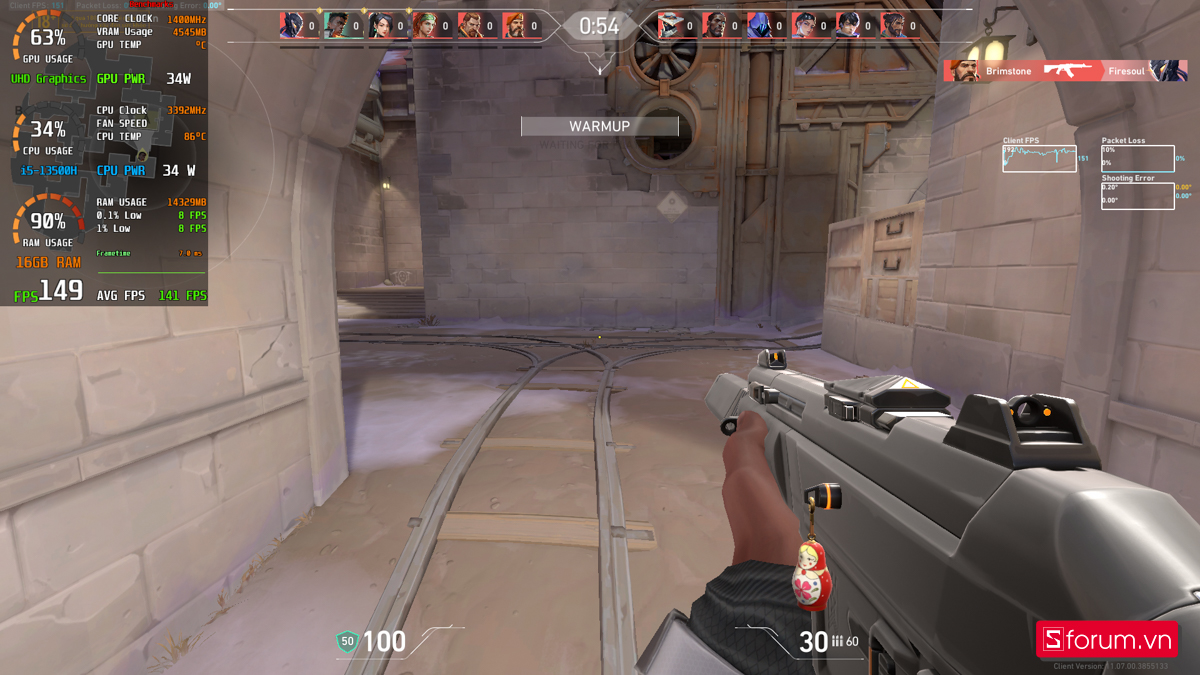Choose Omen's blue hooded portrait
This screenshot has height=675, width=1200.
760,25
